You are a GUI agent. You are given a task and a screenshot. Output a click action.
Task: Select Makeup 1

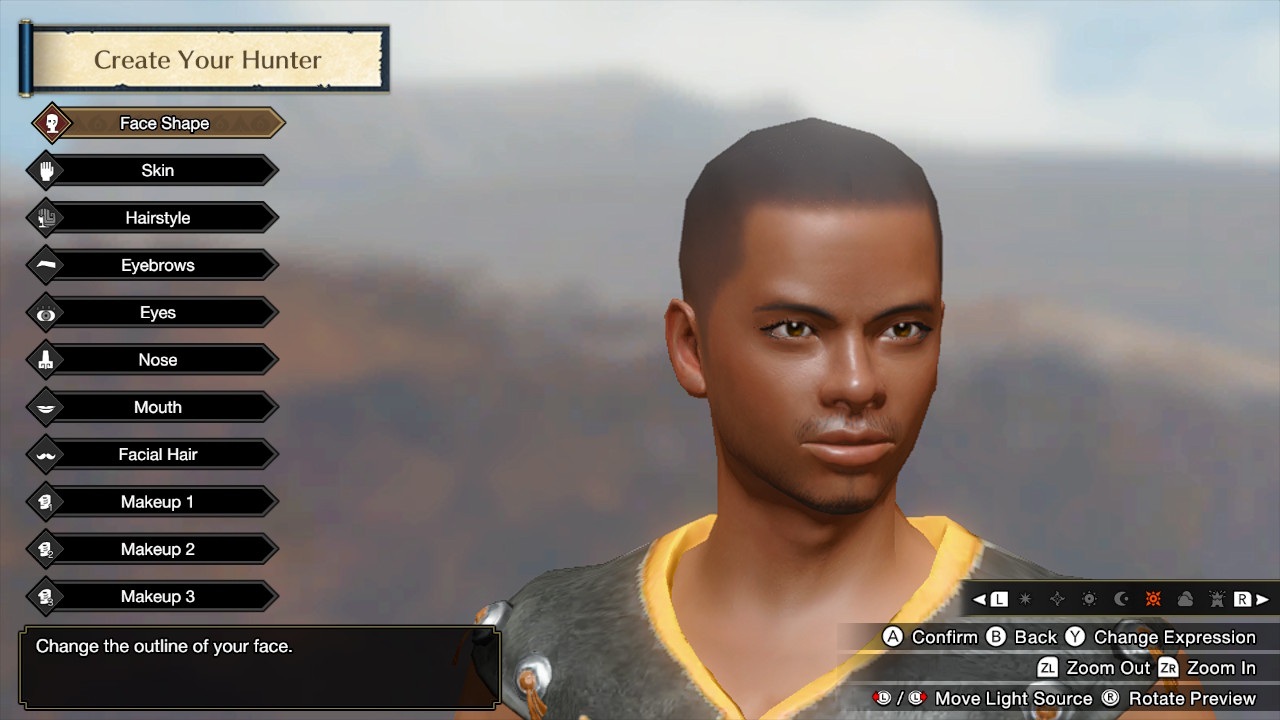[x=157, y=502]
